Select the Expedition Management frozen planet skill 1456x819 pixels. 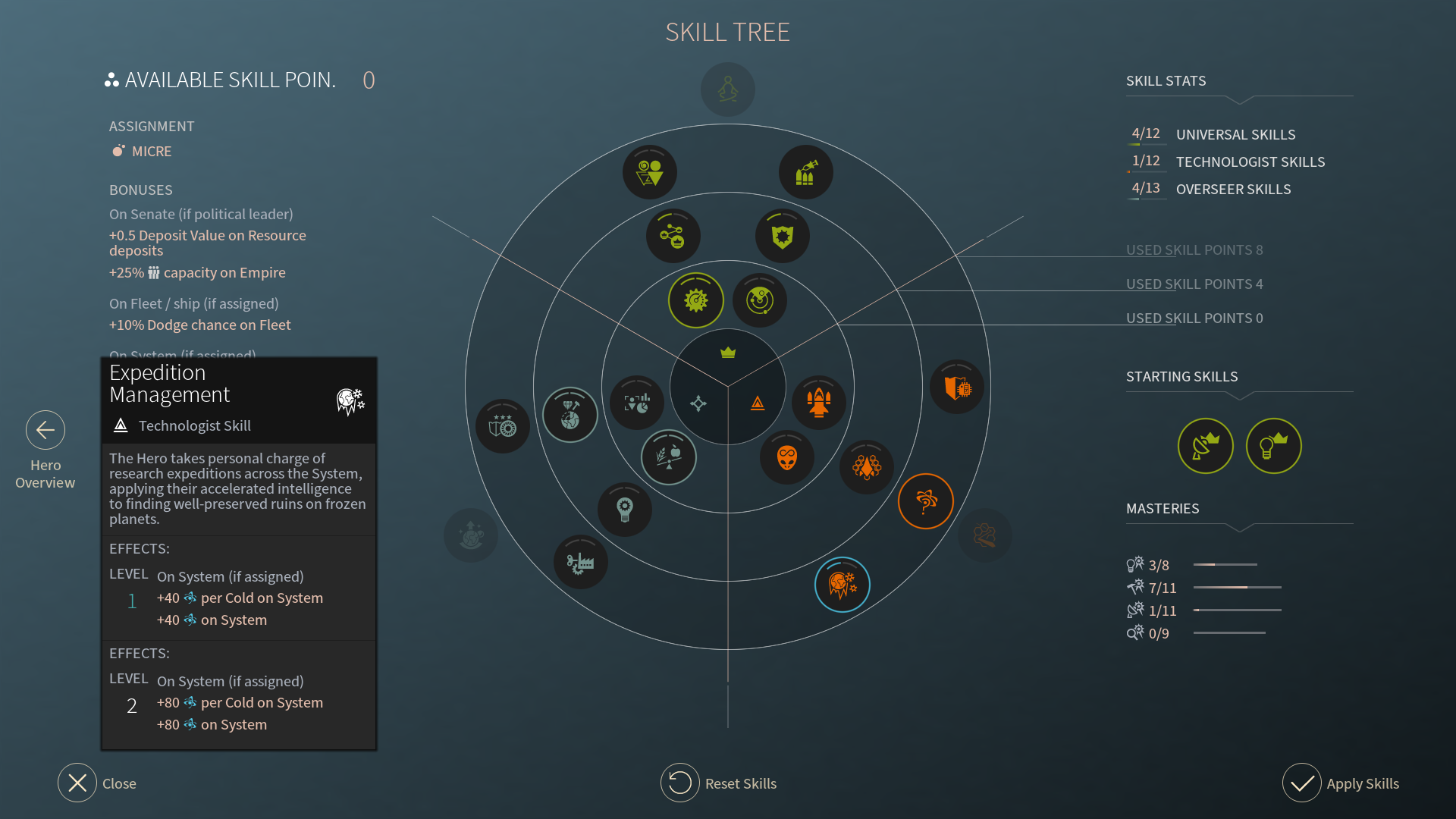click(842, 585)
